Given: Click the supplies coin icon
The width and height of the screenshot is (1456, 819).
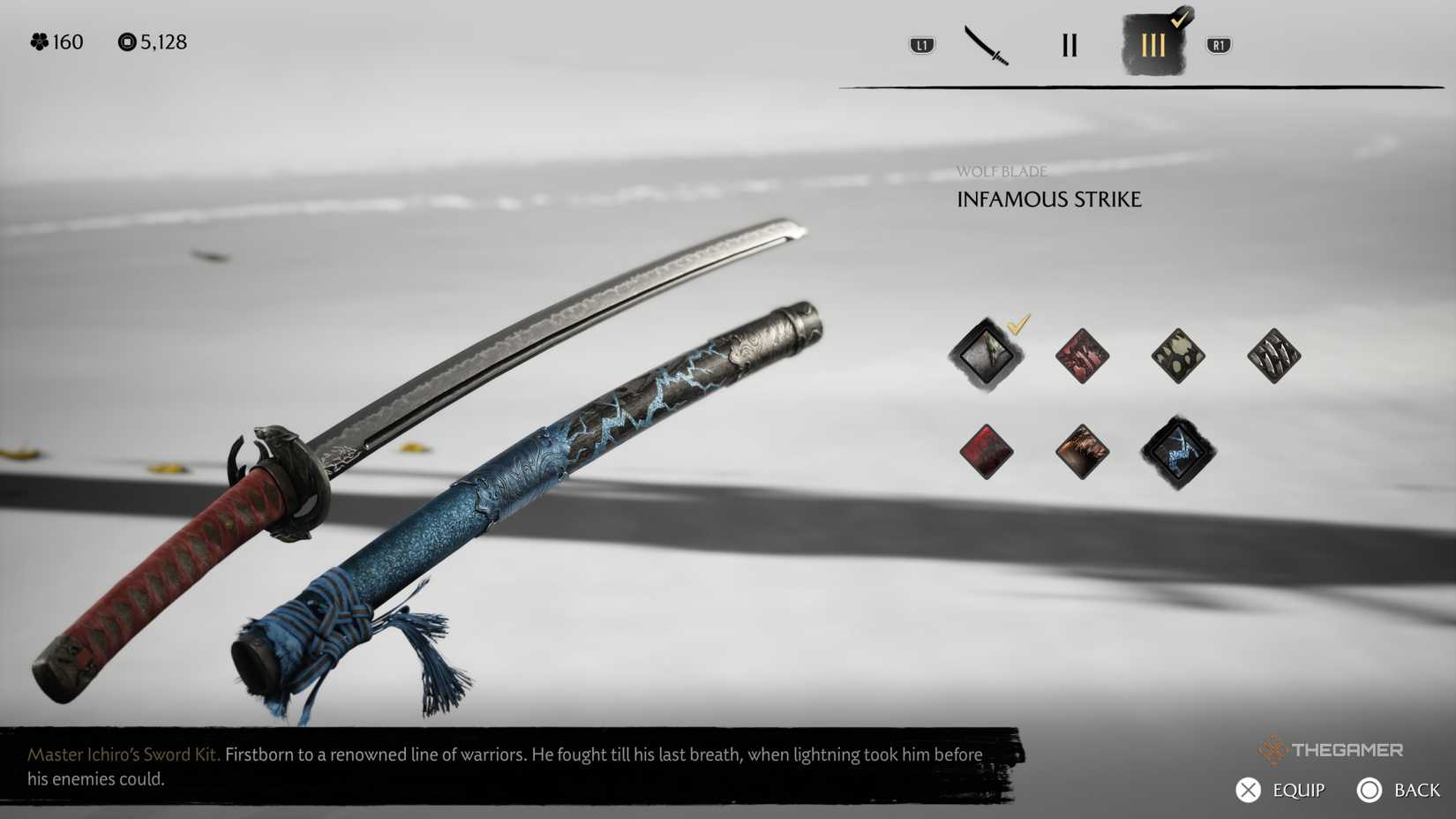Looking at the screenshot, I should tap(128, 41).
